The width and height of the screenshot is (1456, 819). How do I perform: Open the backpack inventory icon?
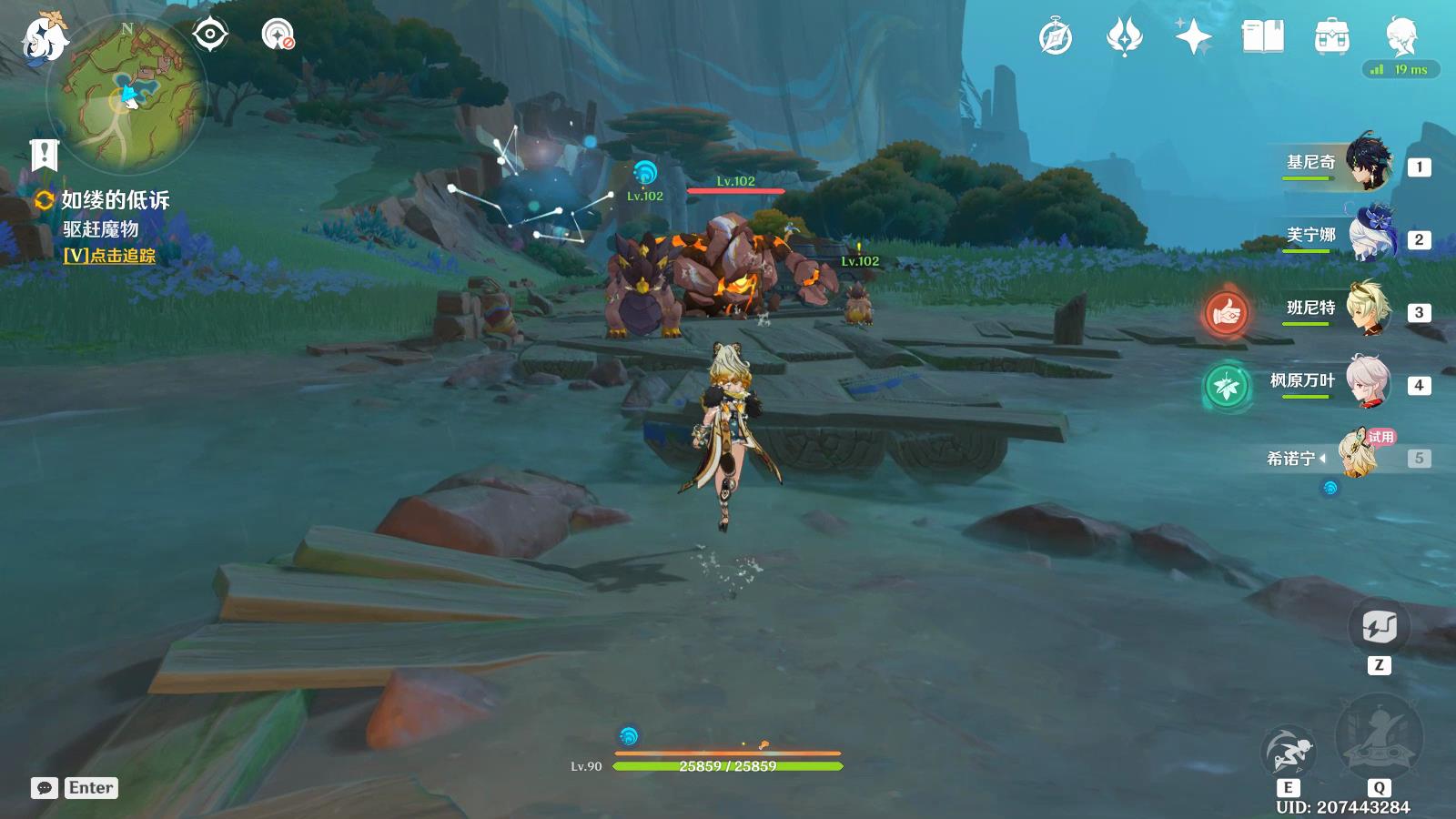(x=1331, y=37)
